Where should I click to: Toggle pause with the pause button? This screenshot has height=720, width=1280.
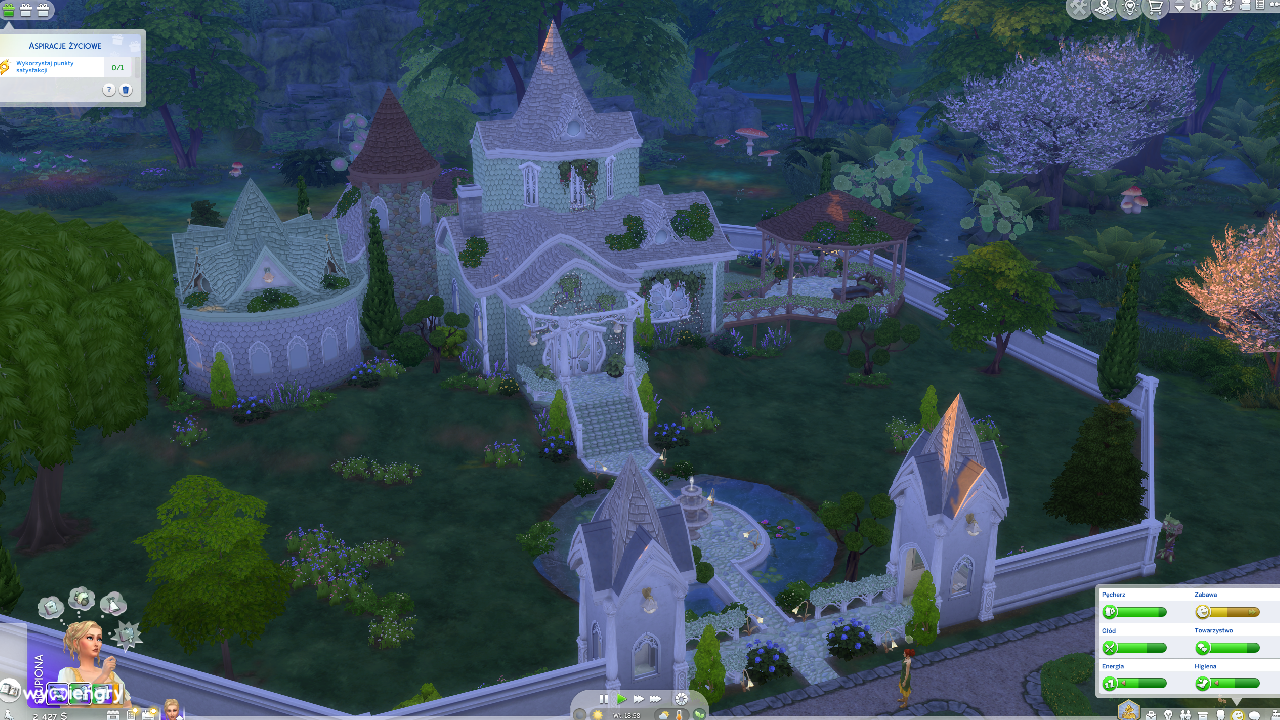(x=602, y=698)
